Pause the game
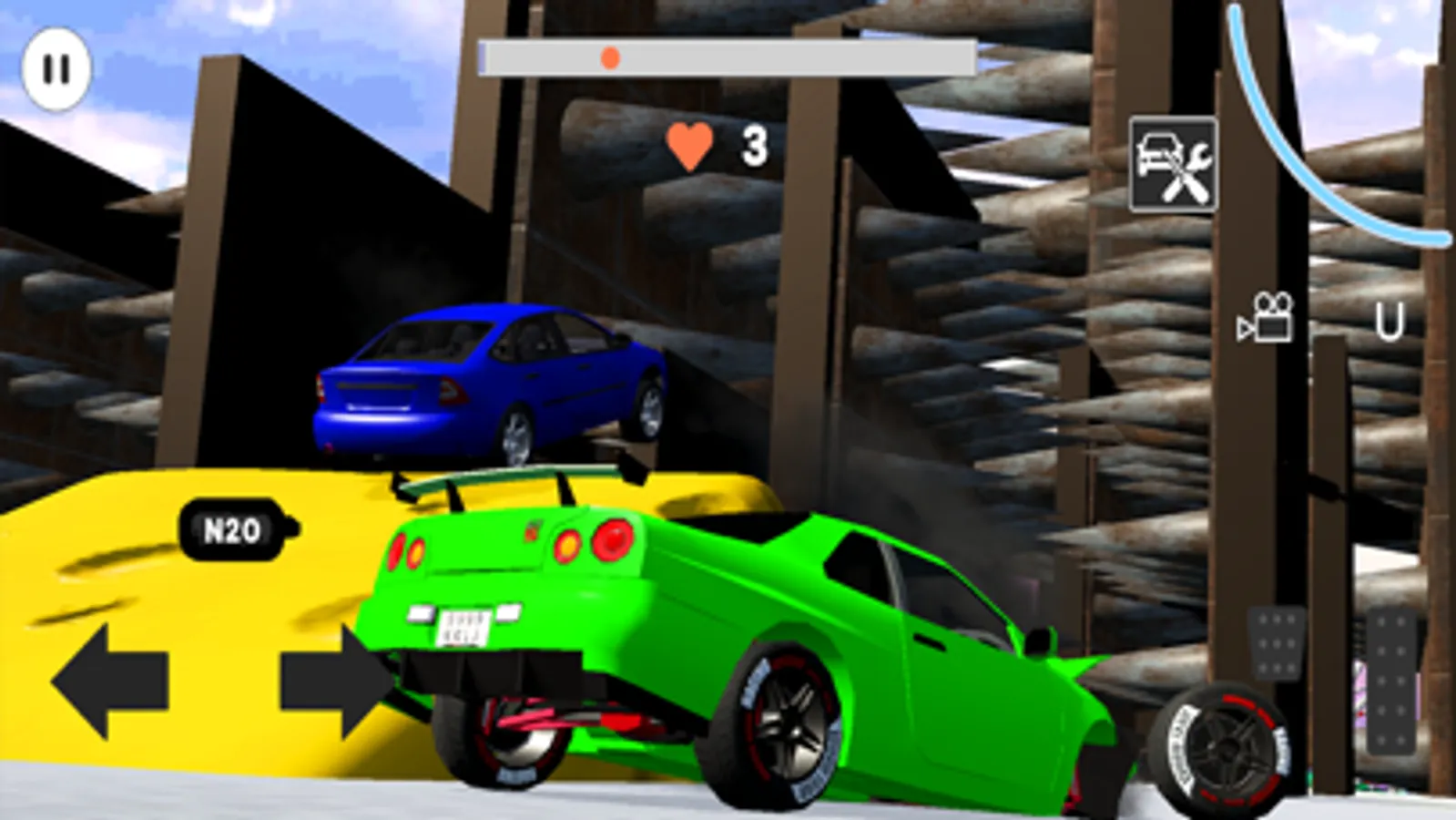This screenshot has height=820, width=1456. 56,66
